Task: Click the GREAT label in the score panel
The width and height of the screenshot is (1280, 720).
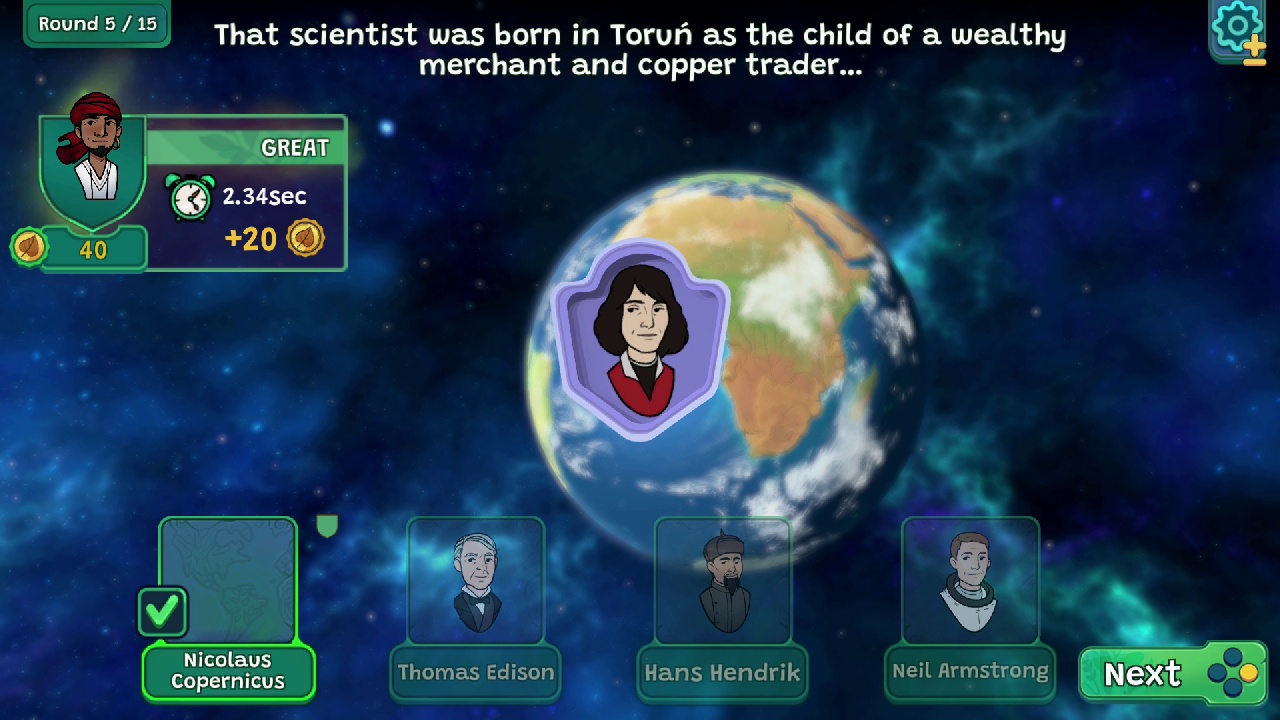Action: pyautogui.click(x=294, y=147)
